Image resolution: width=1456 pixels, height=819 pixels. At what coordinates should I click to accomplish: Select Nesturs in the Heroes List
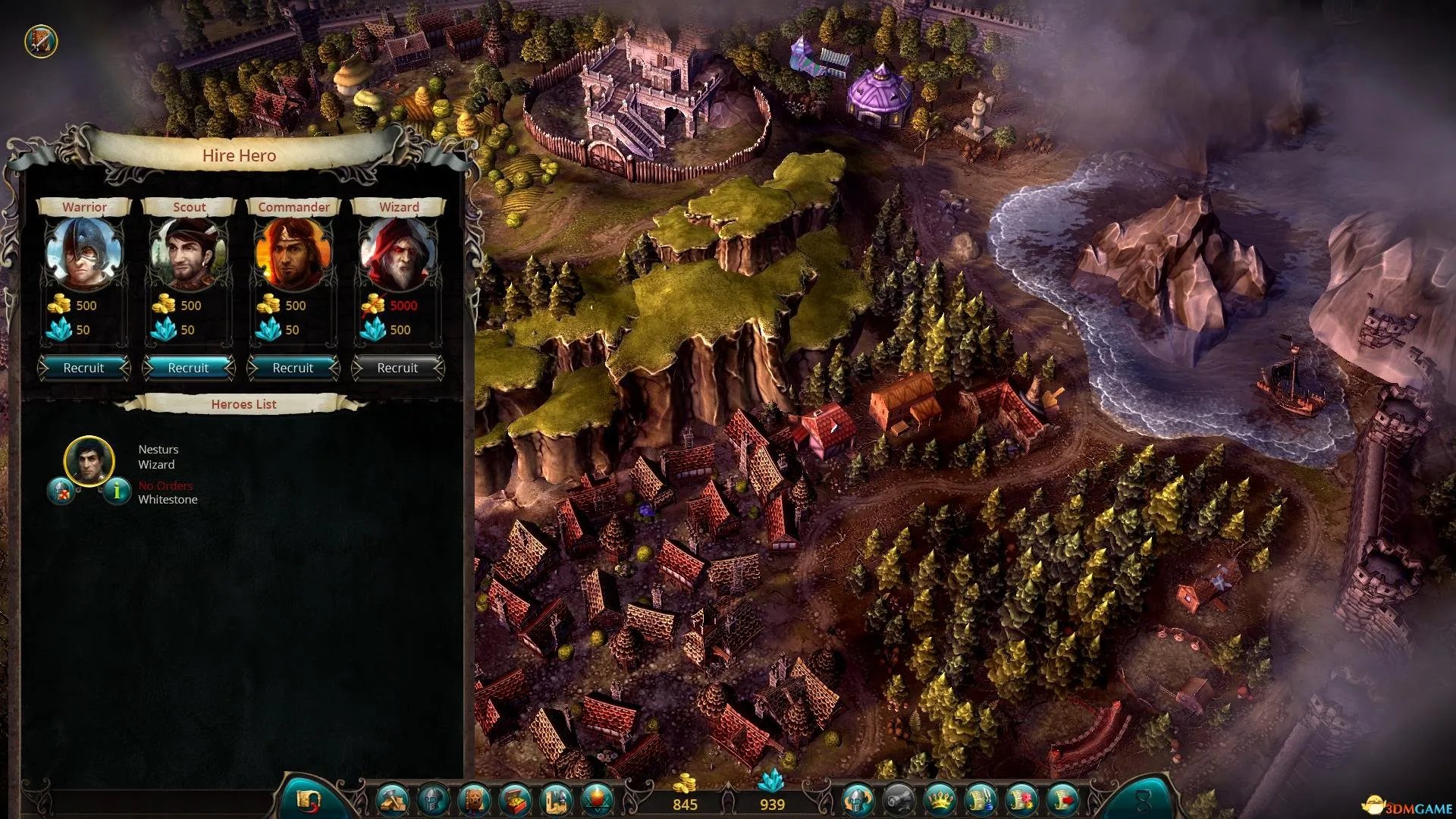tap(89, 460)
